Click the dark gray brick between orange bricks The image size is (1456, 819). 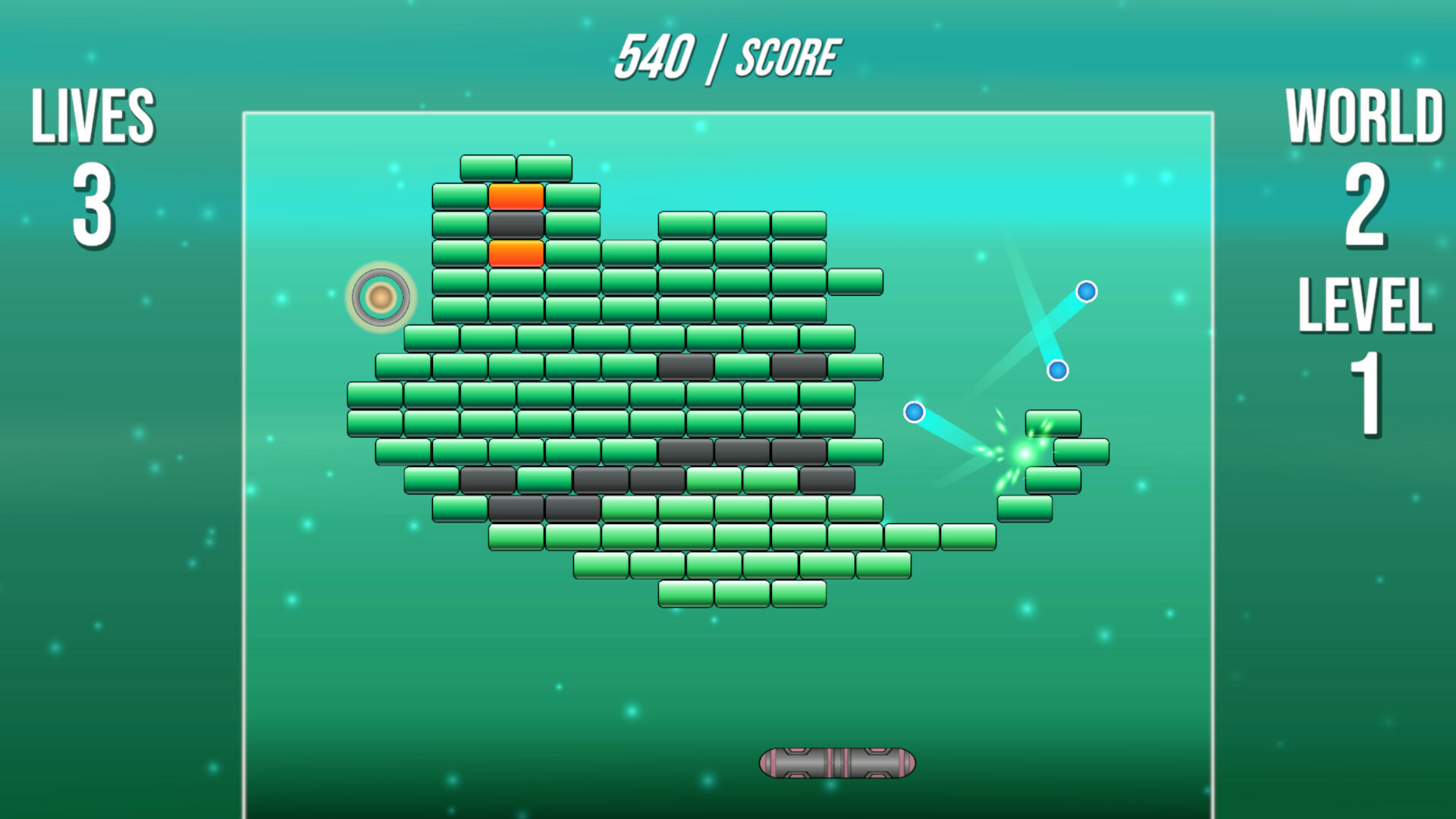[x=517, y=223]
